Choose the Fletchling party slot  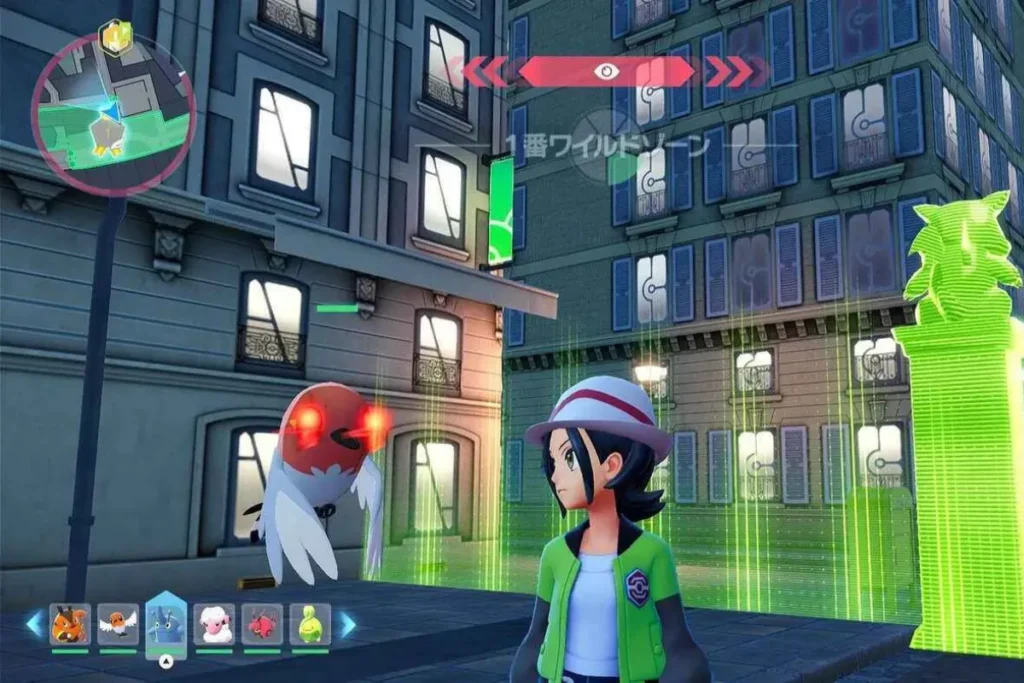coord(118,624)
